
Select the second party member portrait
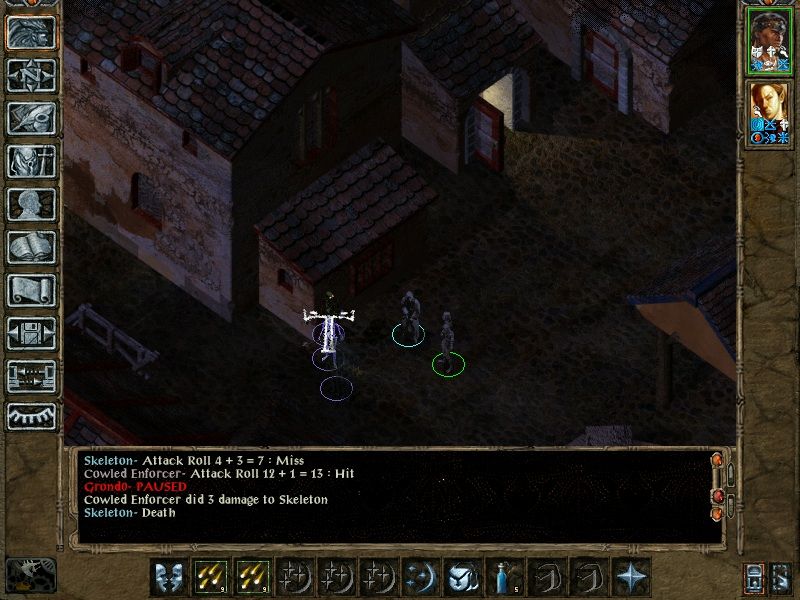(x=768, y=113)
